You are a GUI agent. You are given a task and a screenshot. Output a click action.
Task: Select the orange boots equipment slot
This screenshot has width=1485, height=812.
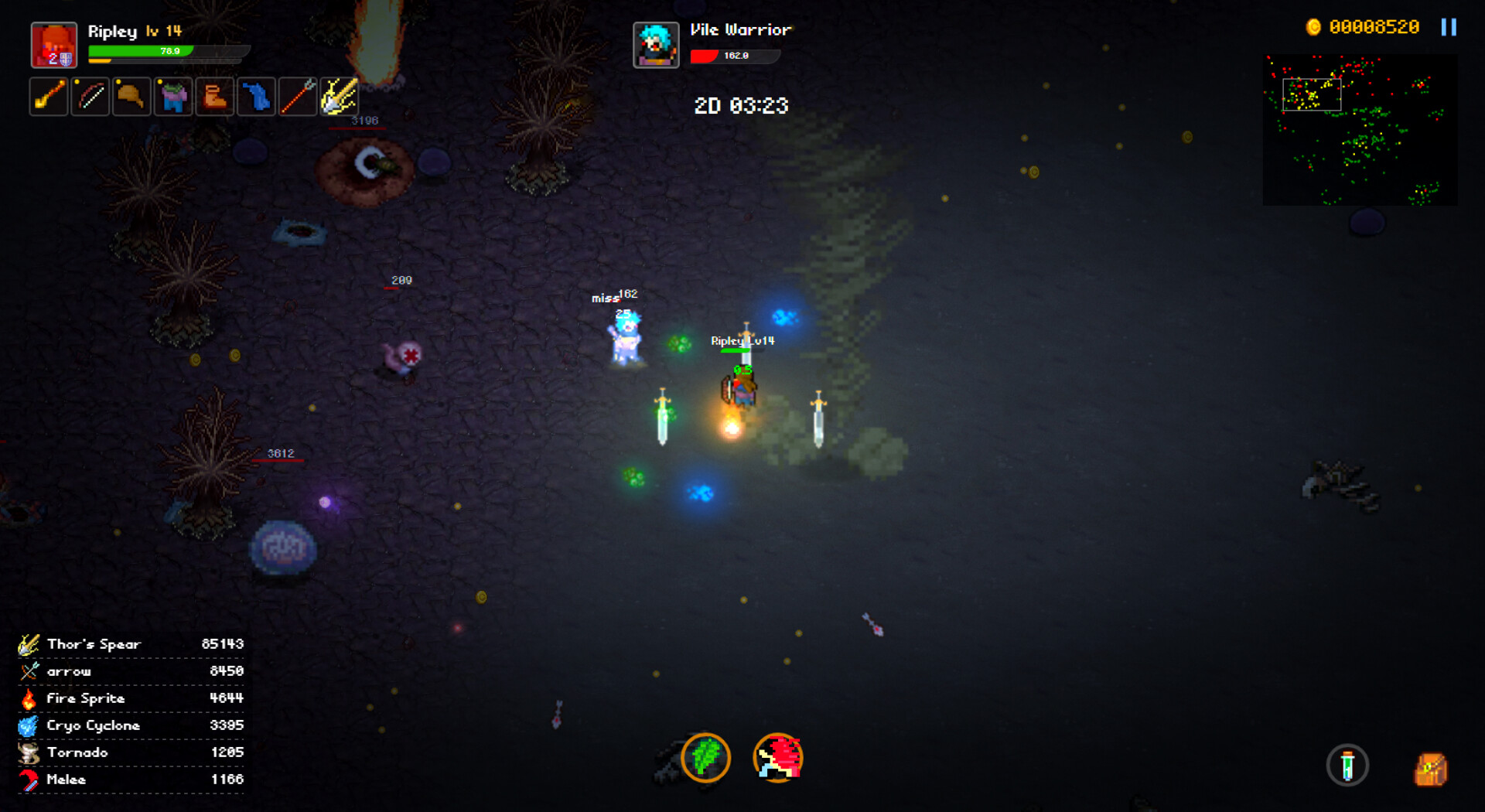(215, 97)
